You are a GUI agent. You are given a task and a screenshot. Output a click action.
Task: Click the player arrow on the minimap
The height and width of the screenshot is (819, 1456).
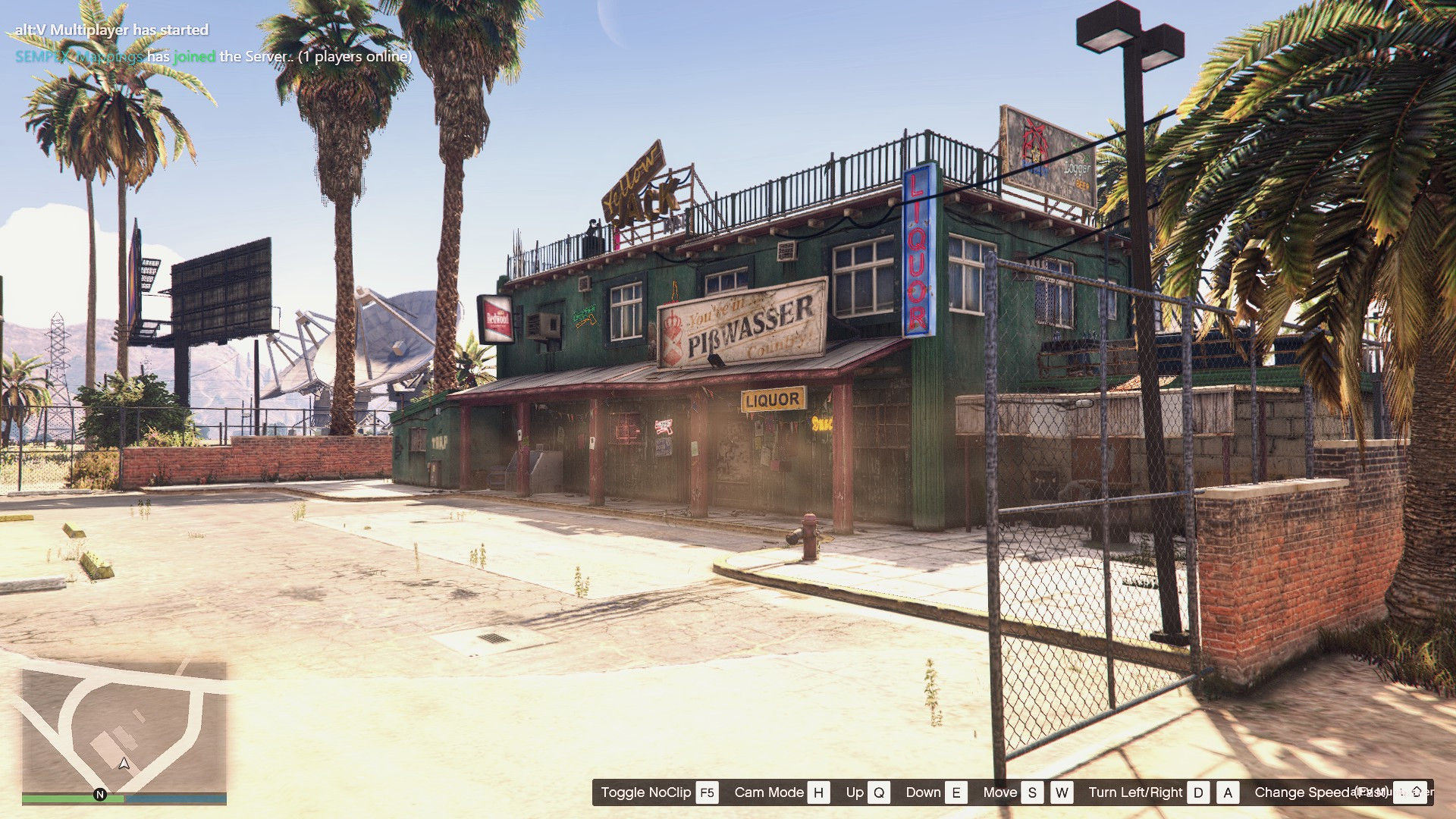pos(124,763)
